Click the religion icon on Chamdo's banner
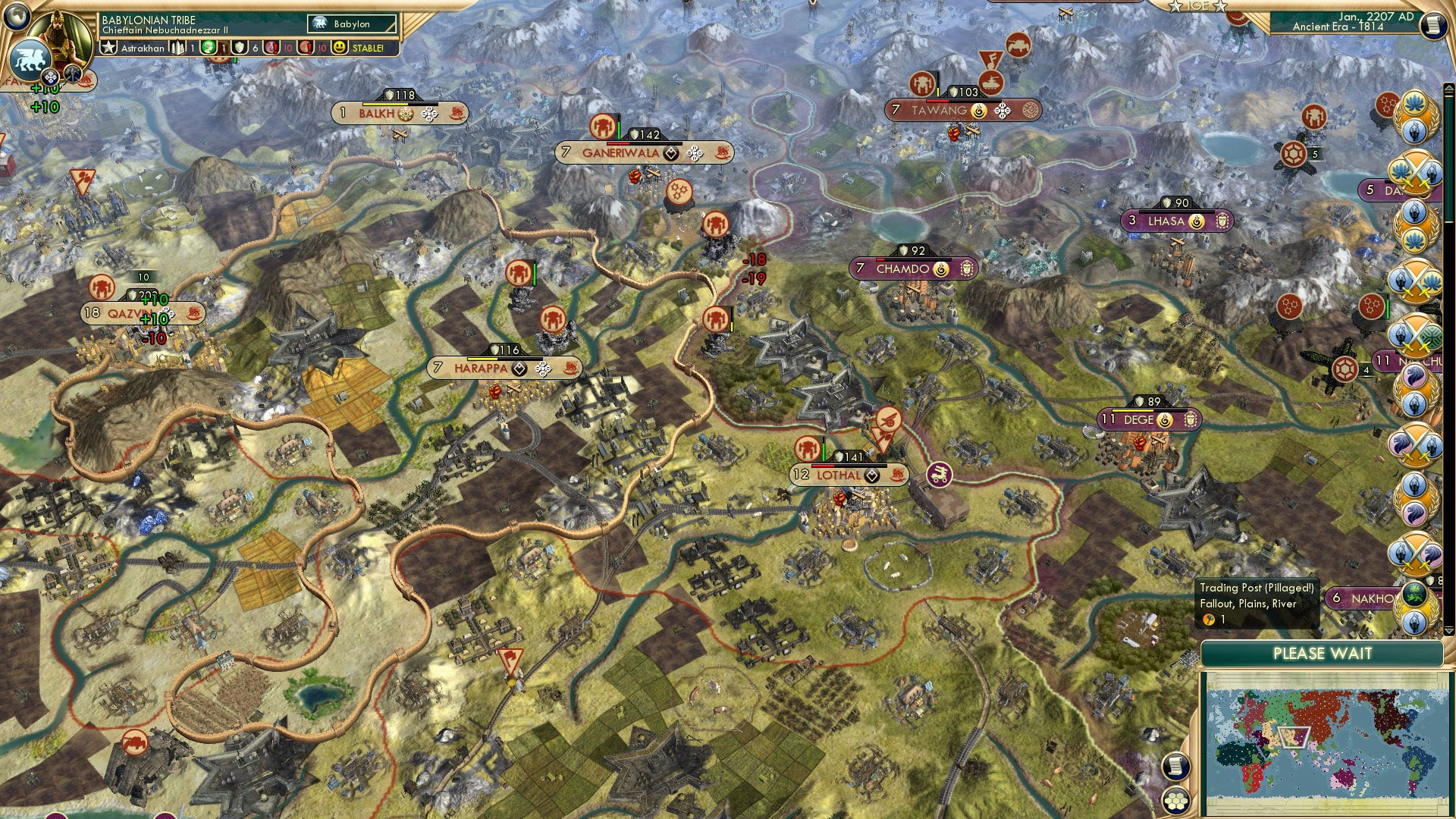 click(941, 269)
